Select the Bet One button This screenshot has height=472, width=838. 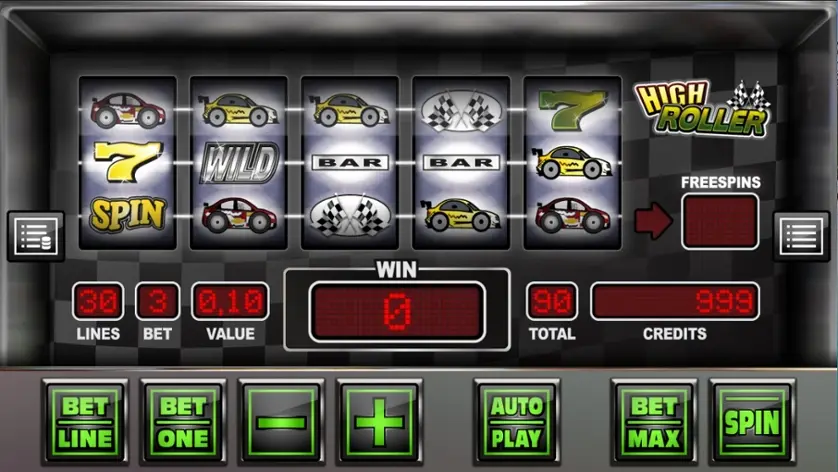tap(183, 421)
